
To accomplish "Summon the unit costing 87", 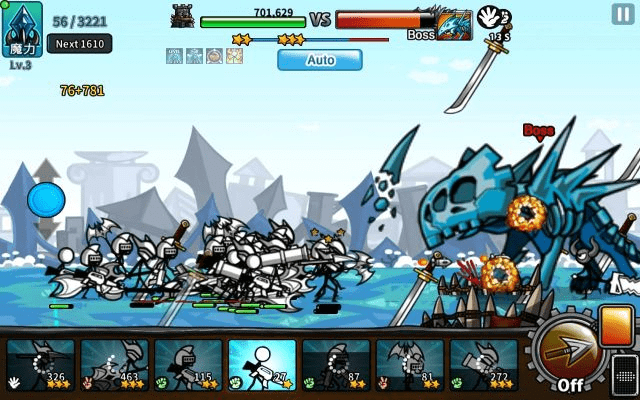I will [336, 365].
